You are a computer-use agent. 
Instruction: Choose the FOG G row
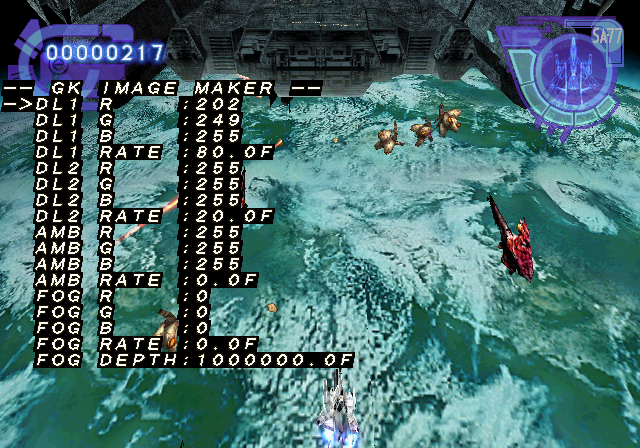120,312
